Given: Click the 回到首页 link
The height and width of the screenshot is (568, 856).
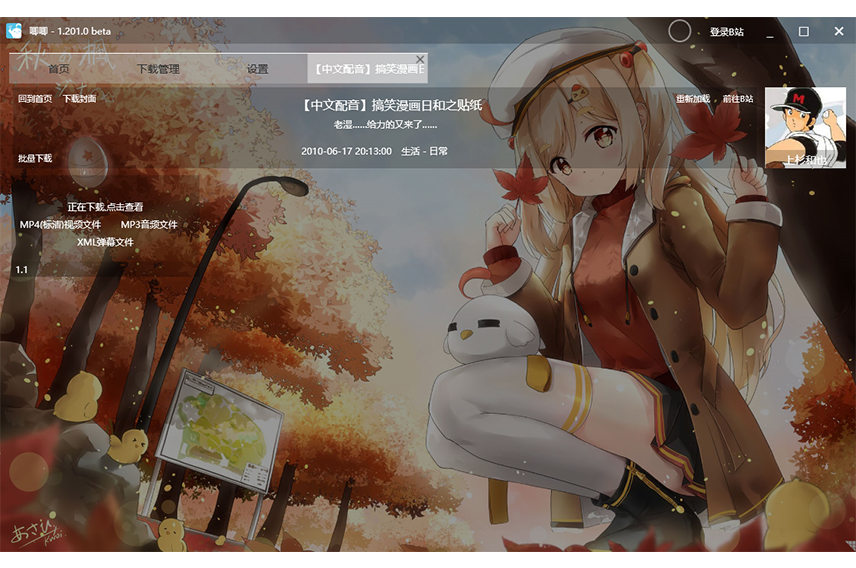Looking at the screenshot, I should coord(35,99).
